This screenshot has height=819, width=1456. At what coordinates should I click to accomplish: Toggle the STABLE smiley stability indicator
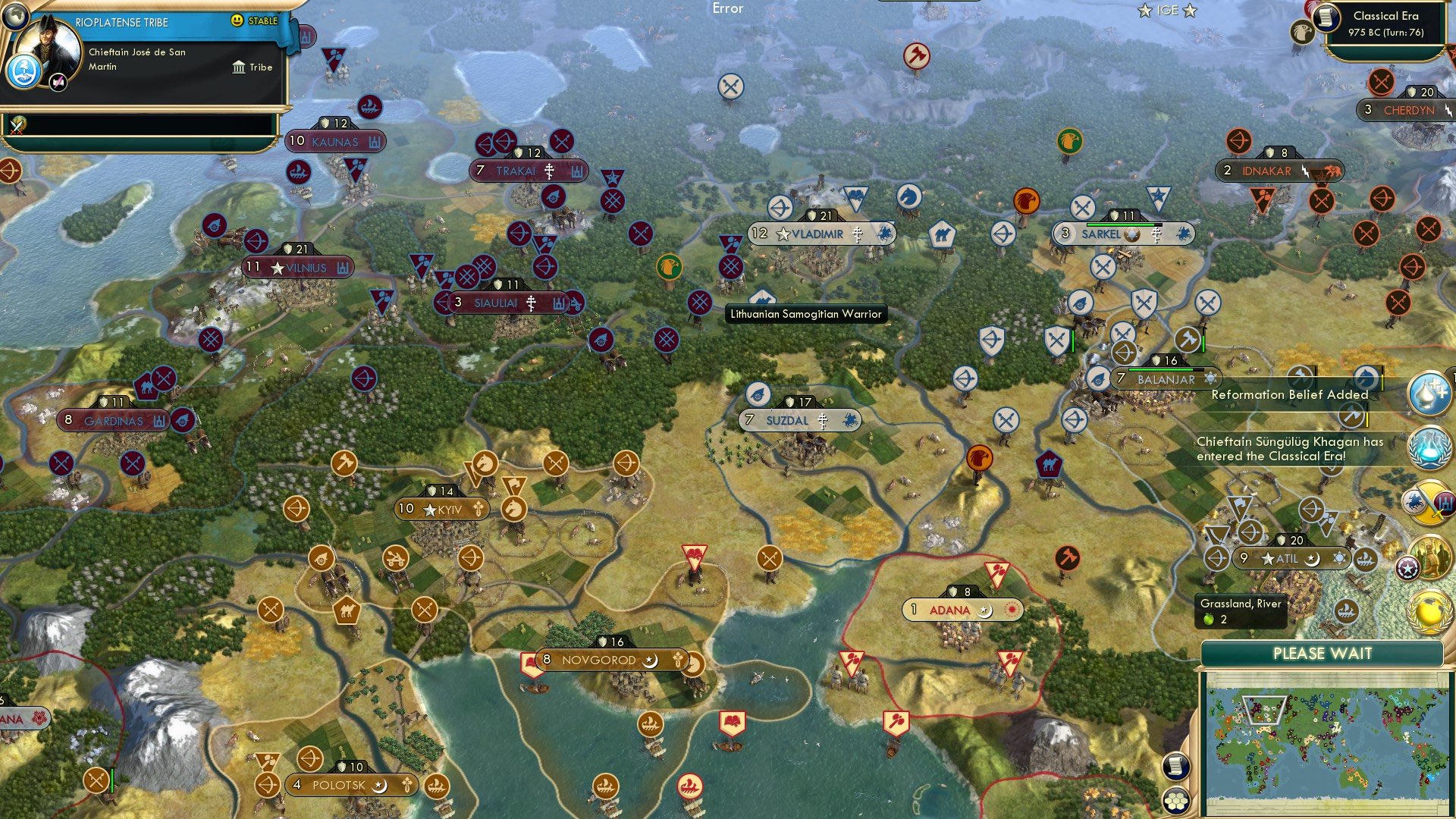(x=237, y=20)
